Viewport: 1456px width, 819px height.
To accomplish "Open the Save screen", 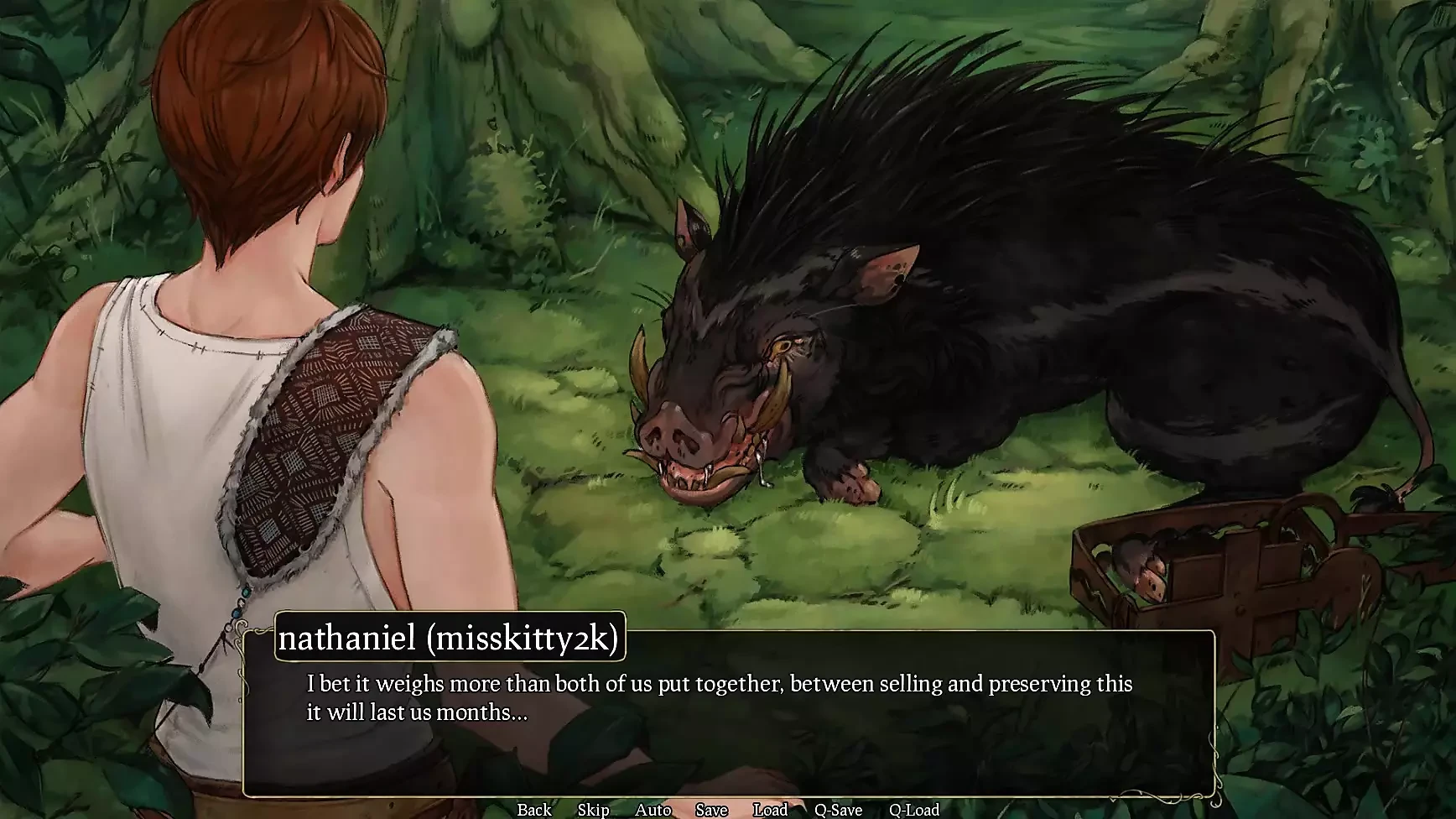I will (710, 810).
